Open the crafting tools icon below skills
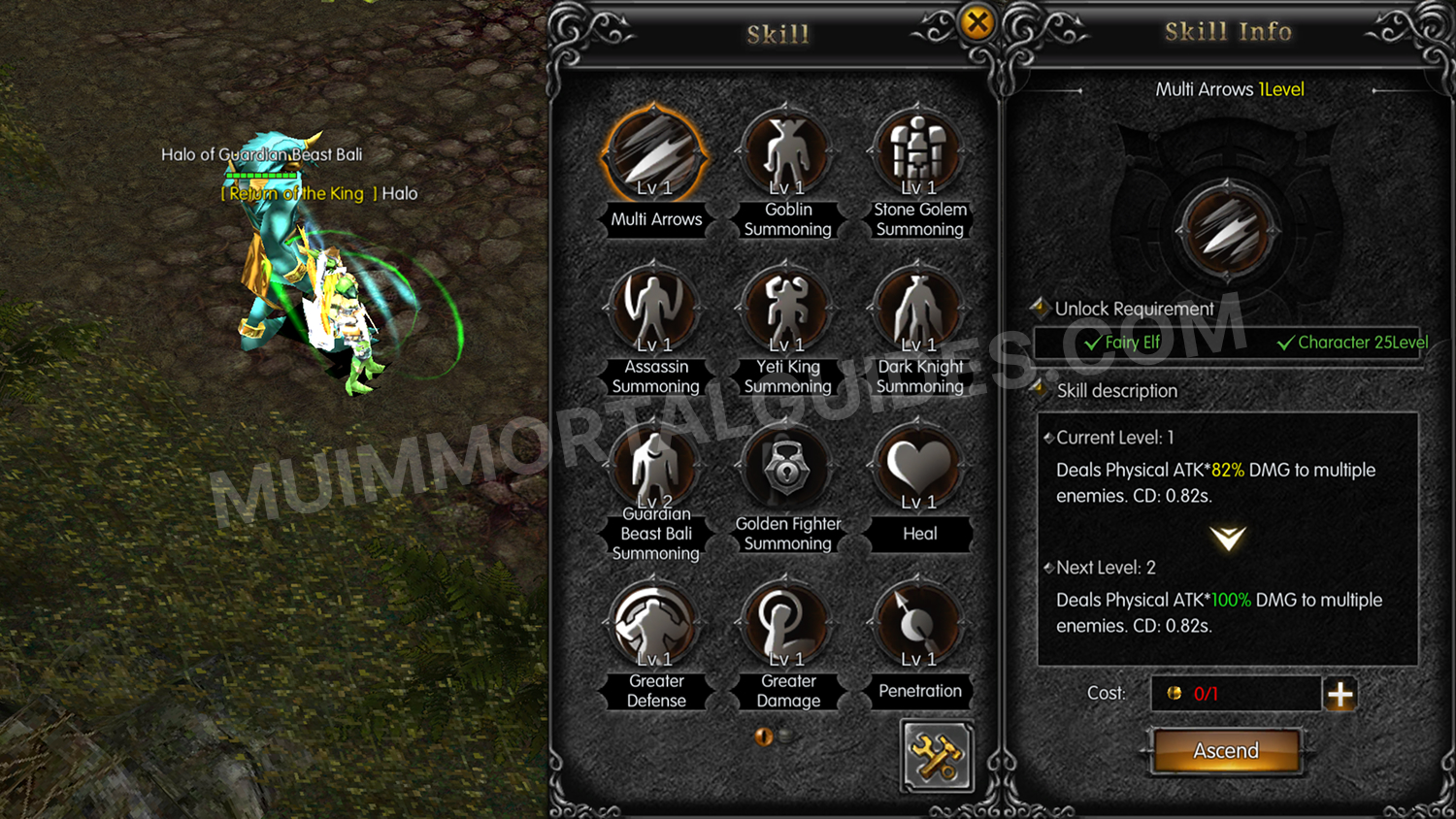Screen dimensions: 1456x819 click(x=936, y=758)
